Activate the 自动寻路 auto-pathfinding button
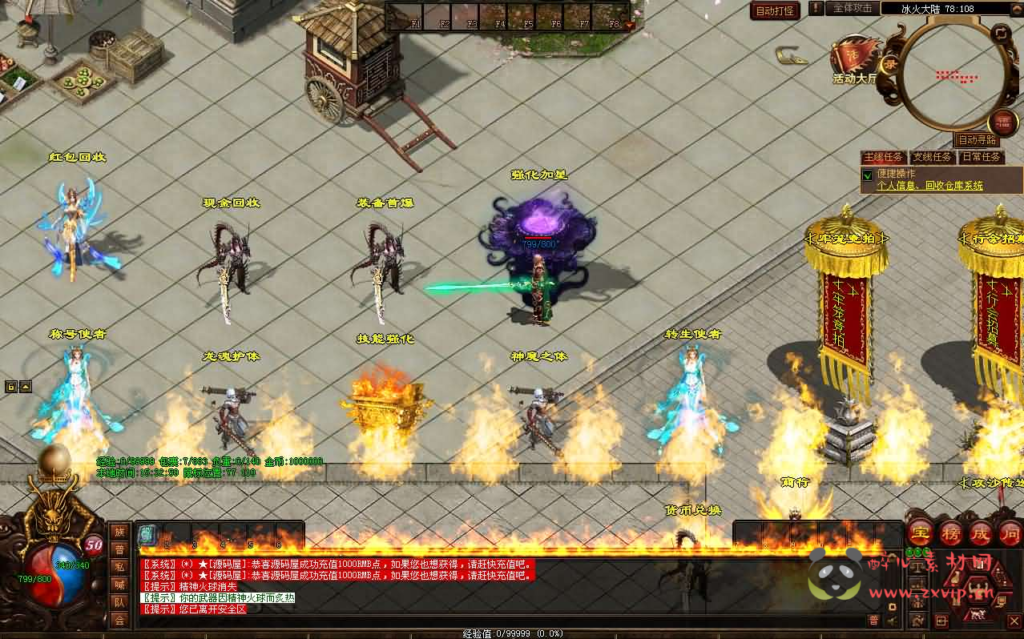 (976, 140)
